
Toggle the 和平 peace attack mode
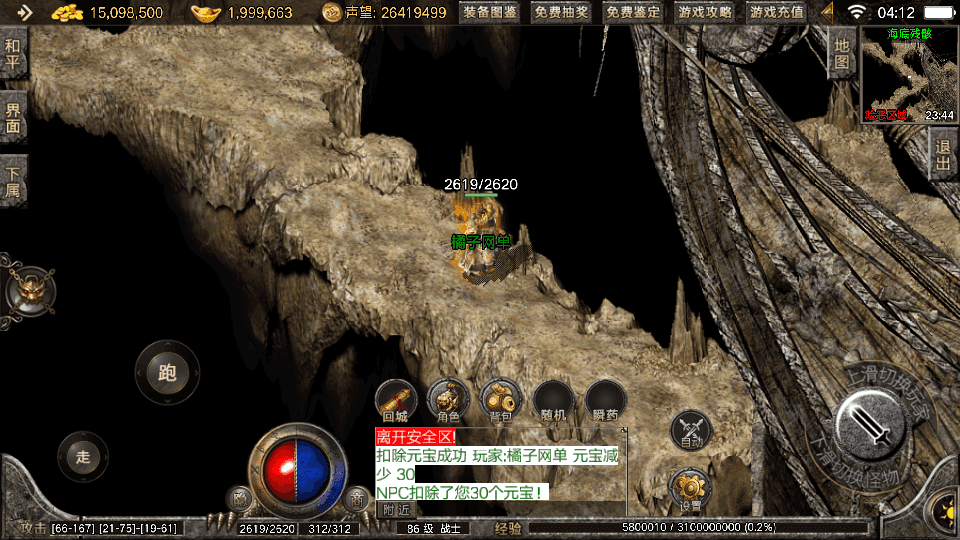point(13,53)
